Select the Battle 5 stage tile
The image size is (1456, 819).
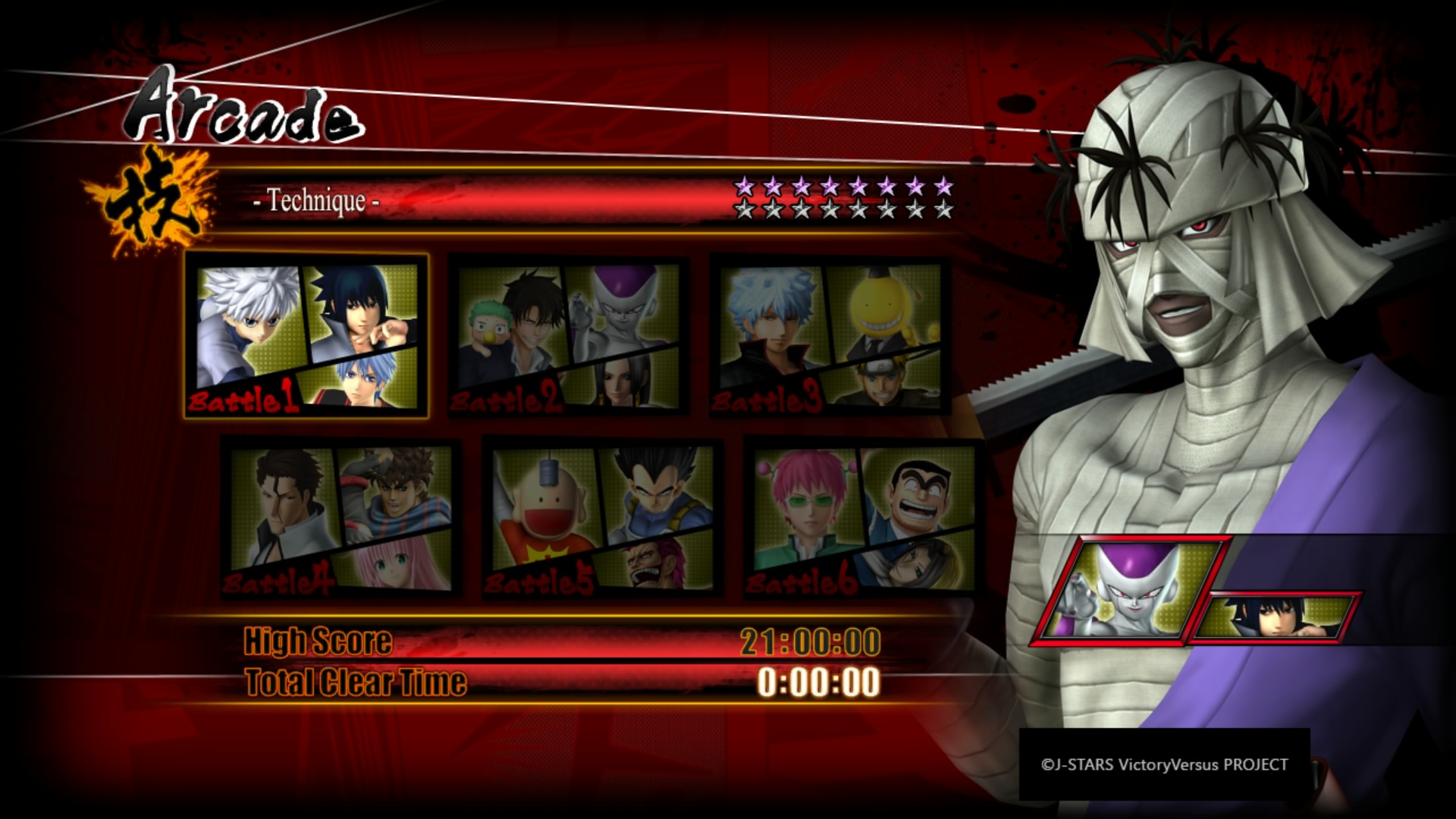tap(602, 518)
